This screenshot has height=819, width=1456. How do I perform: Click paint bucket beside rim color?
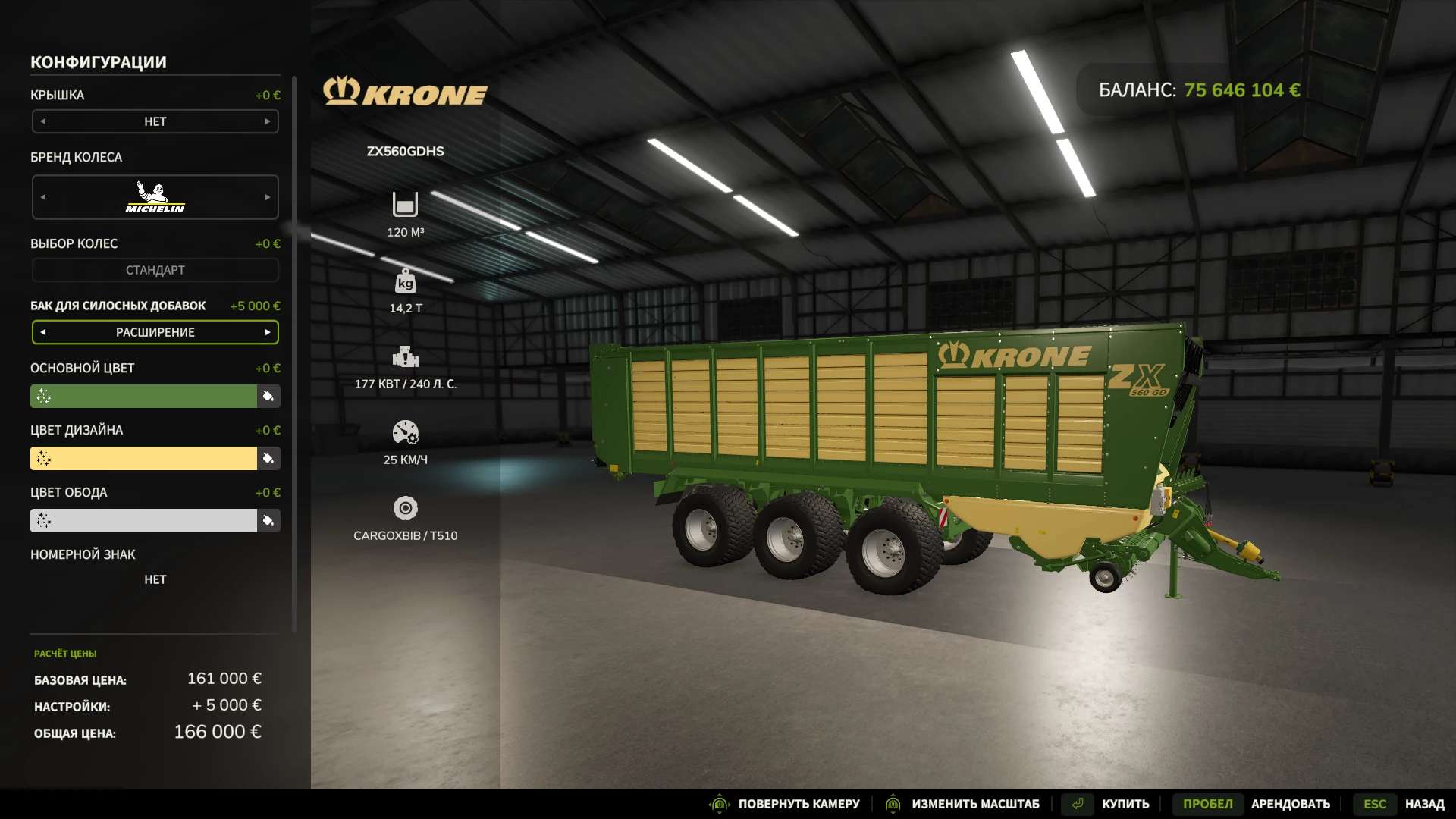coord(268,520)
